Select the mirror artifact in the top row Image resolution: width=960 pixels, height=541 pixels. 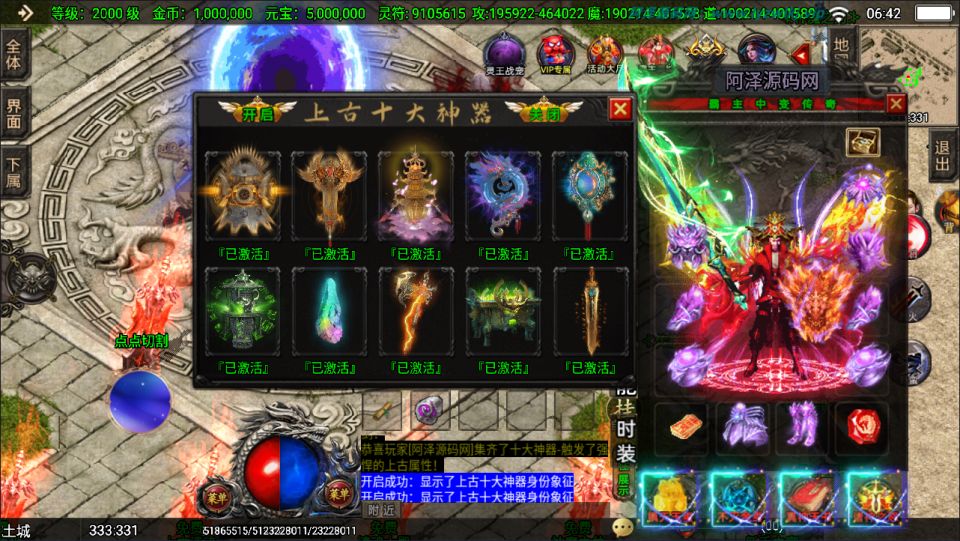click(x=590, y=193)
